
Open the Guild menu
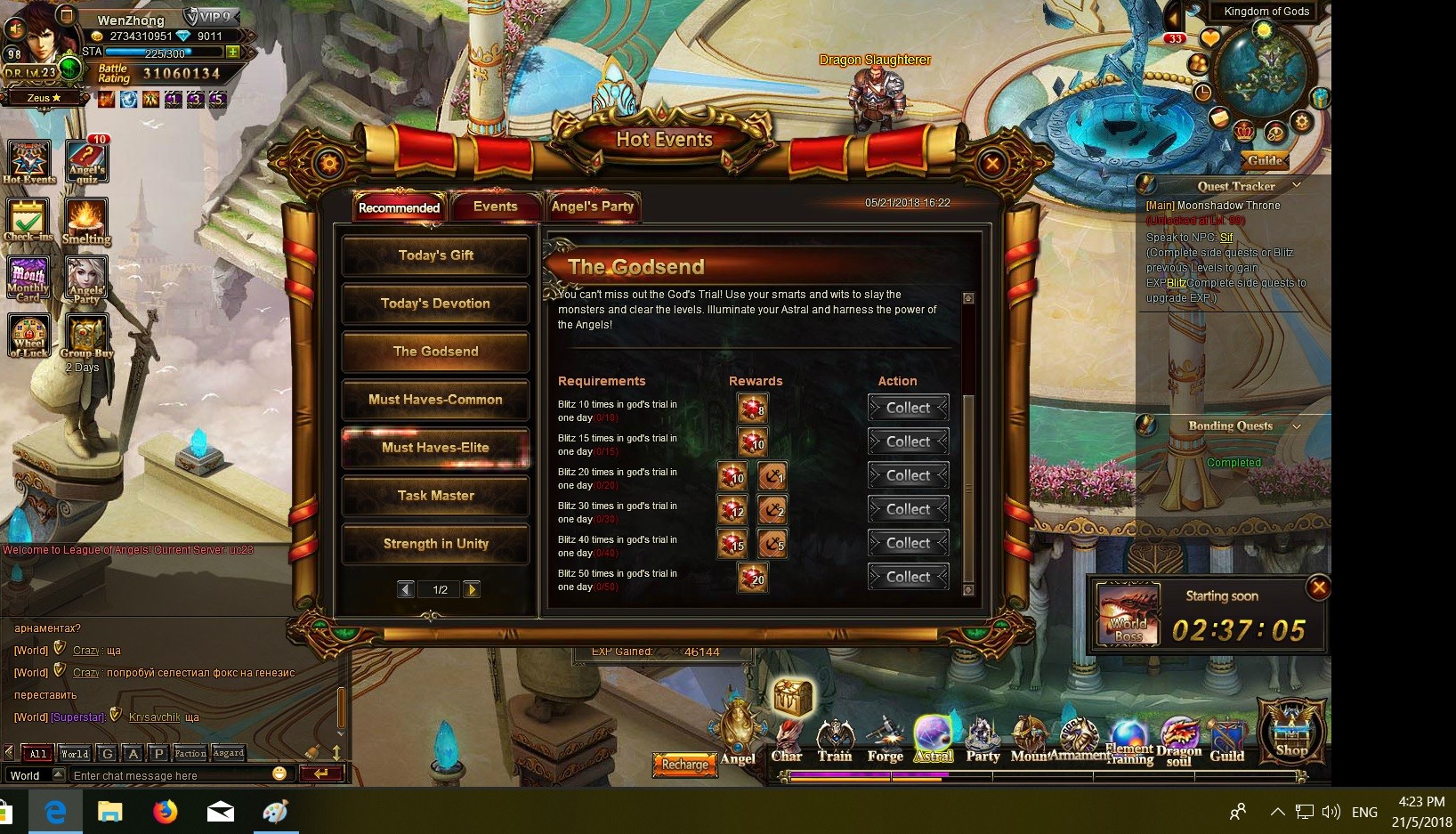1226,741
